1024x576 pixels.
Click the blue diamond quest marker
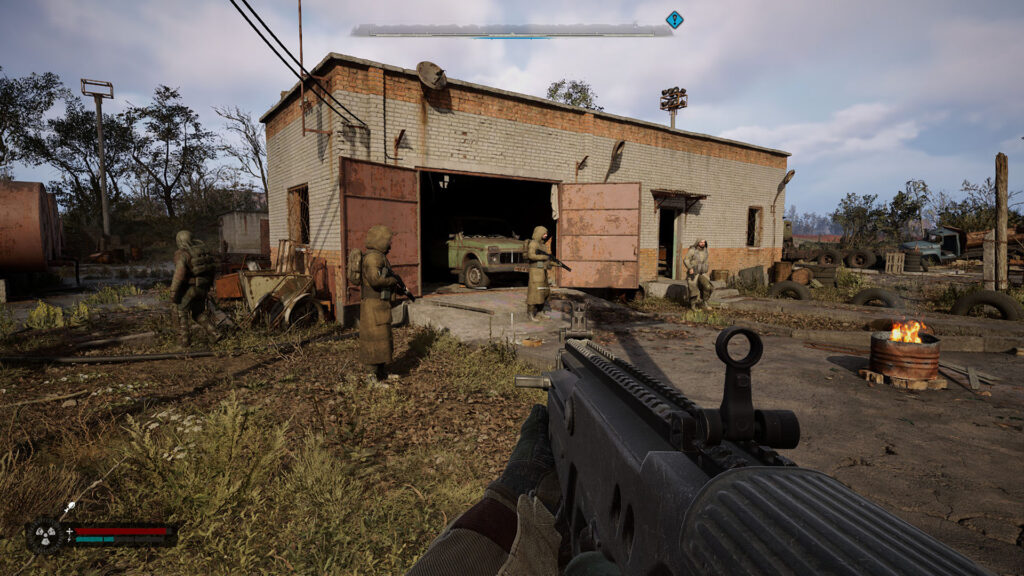point(674,19)
